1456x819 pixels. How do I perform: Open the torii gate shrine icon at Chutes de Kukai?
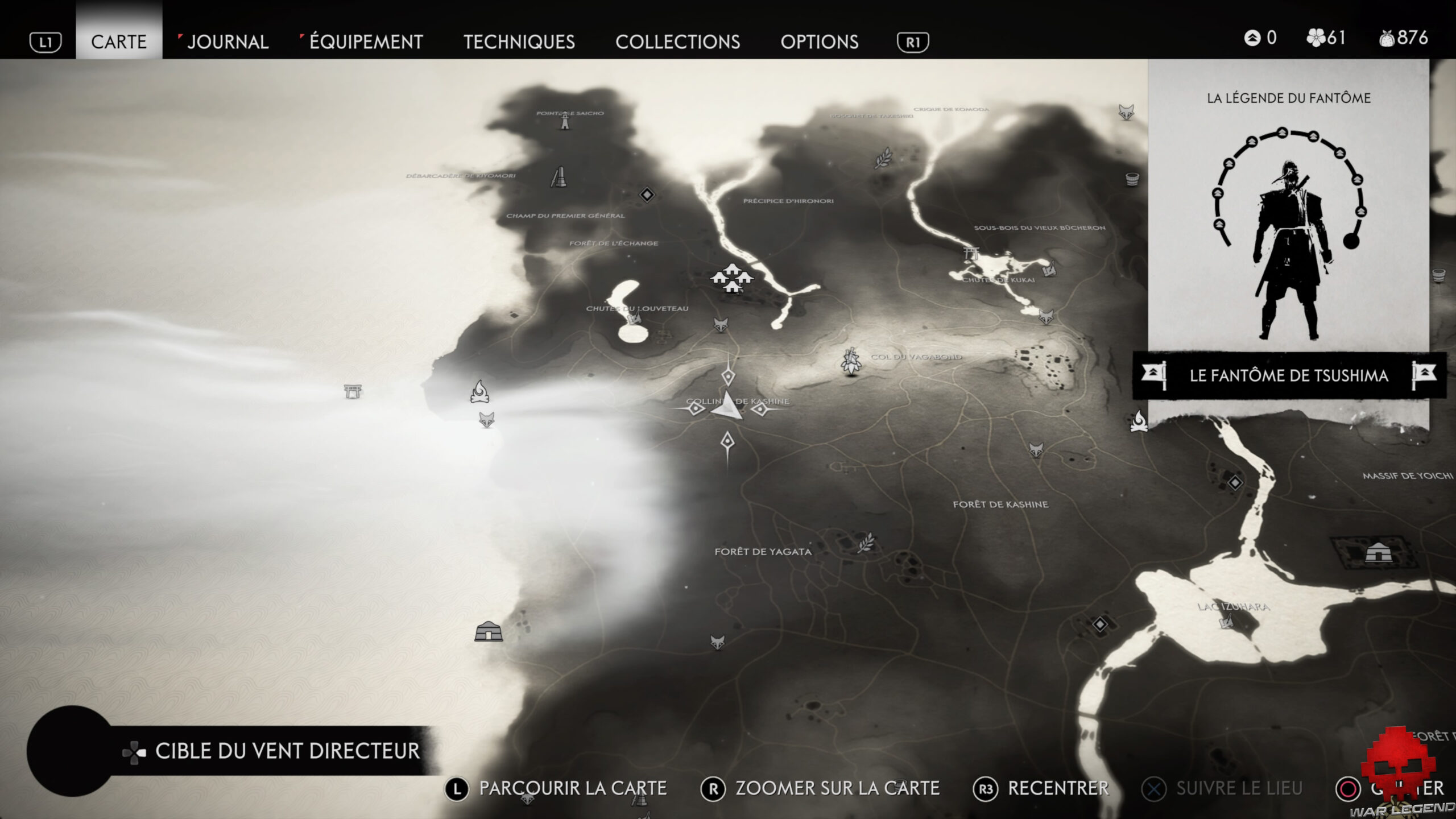pyautogui.click(x=970, y=254)
